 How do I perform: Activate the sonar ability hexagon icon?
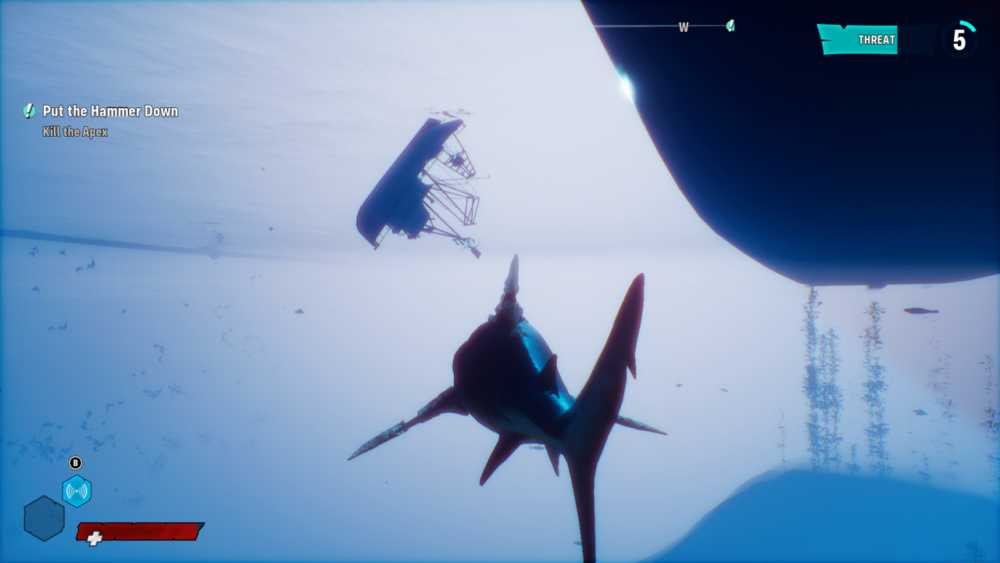[77, 491]
